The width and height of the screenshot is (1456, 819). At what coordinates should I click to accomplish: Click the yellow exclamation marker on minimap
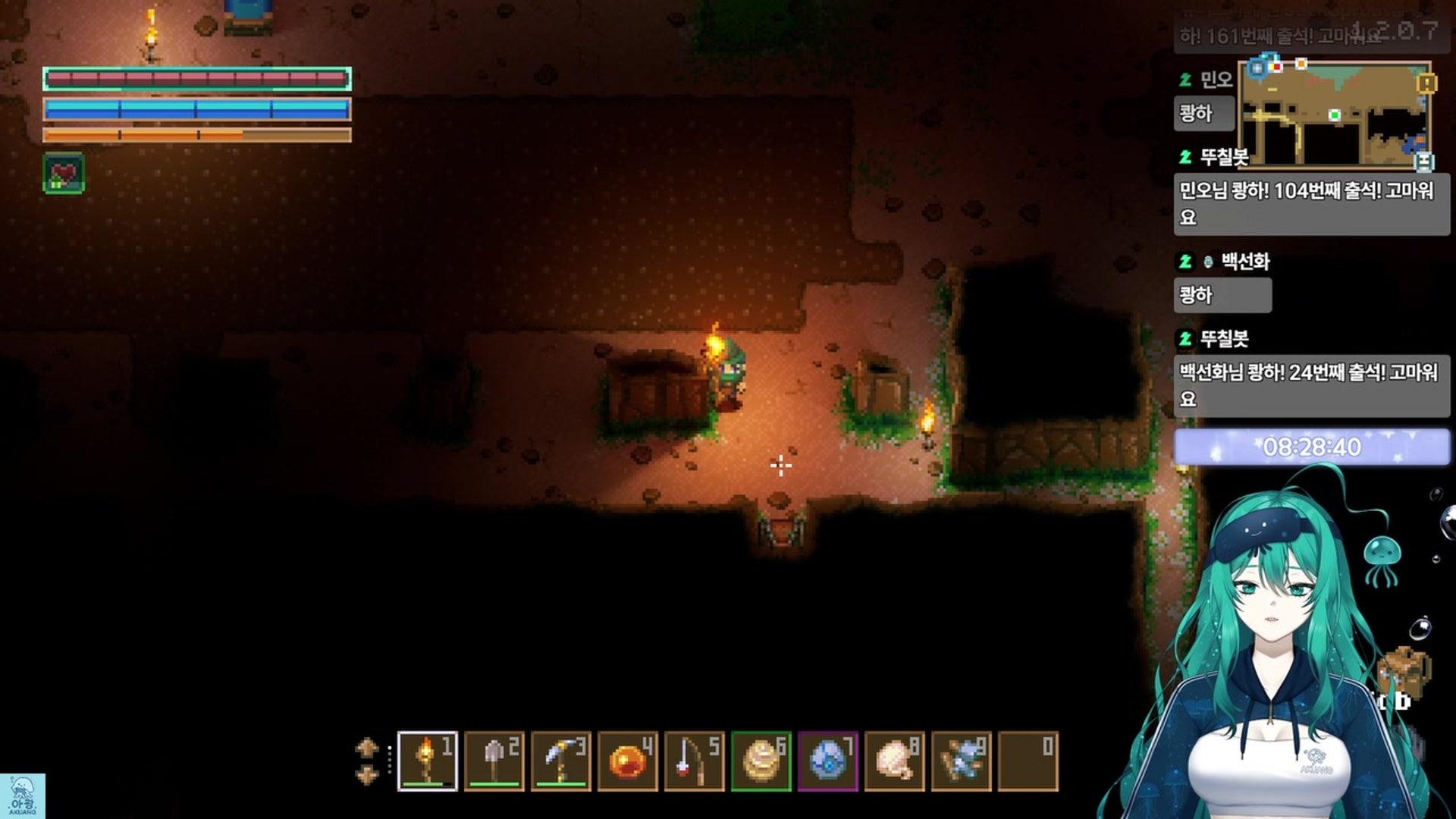coord(1426,82)
